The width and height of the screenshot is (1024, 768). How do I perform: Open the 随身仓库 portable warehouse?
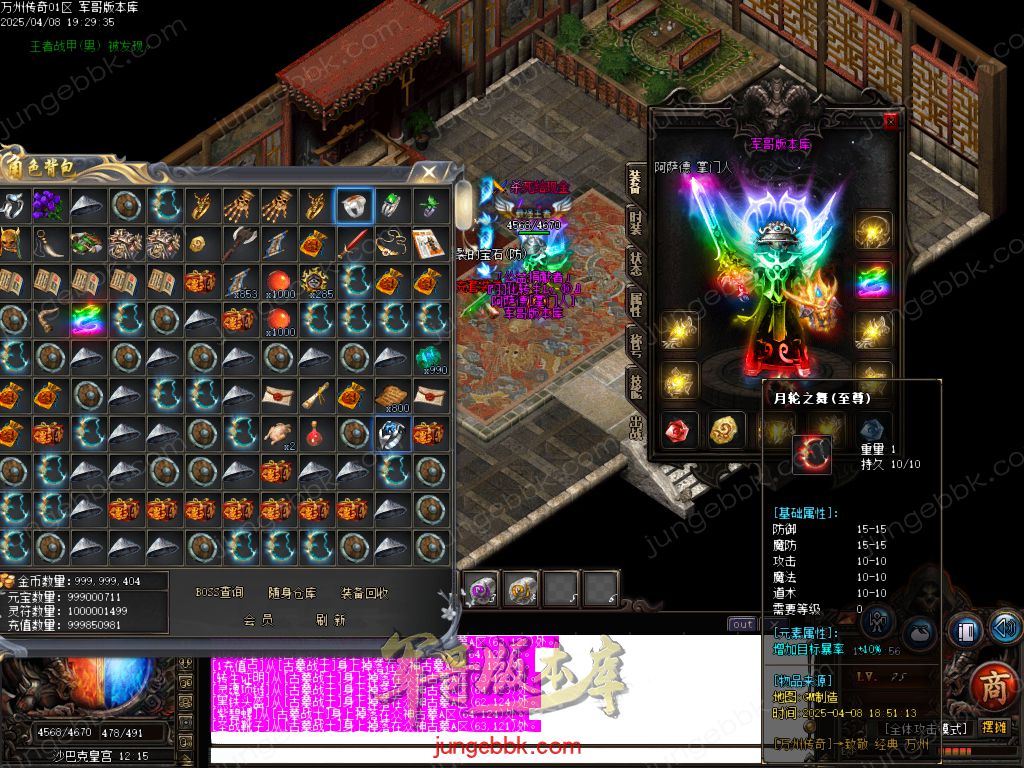click(292, 593)
